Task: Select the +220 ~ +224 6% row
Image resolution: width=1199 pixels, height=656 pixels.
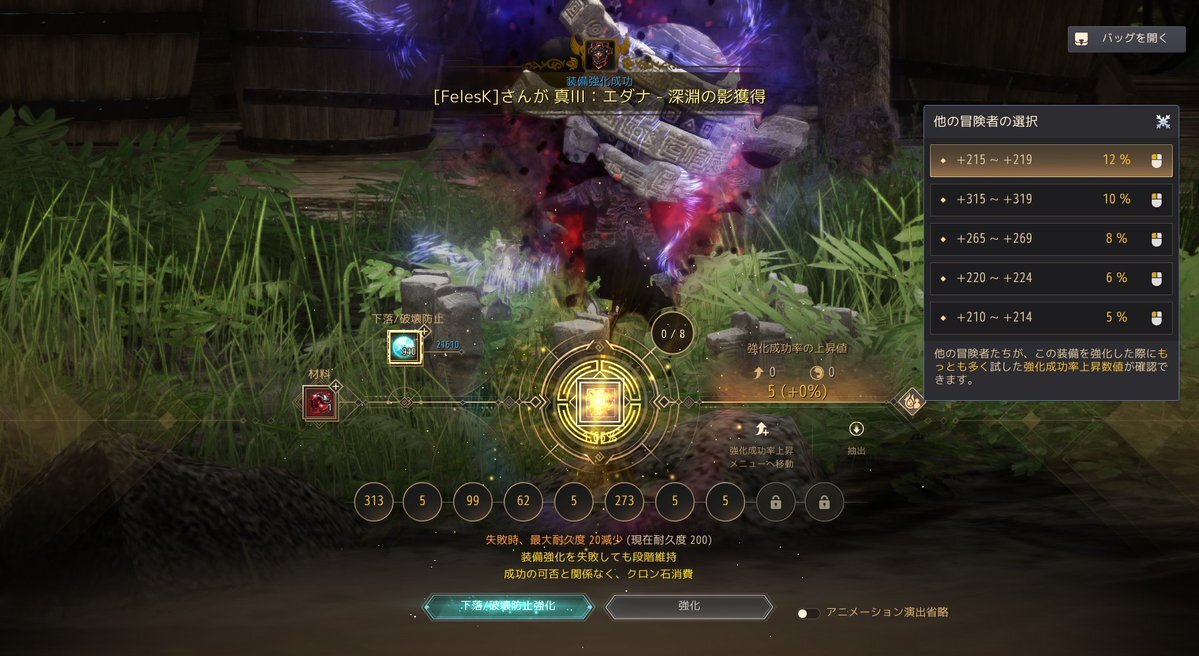Action: tap(1051, 278)
